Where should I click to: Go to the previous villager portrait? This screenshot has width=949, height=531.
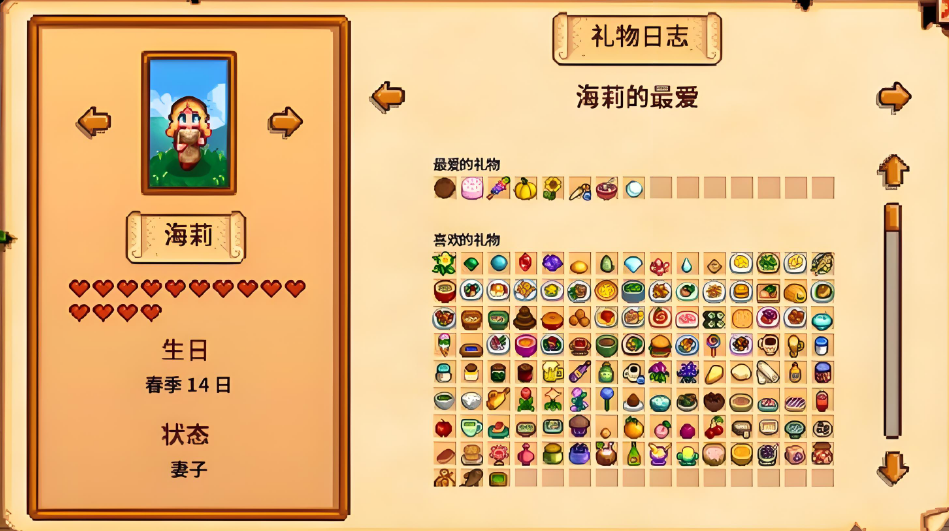[94, 122]
